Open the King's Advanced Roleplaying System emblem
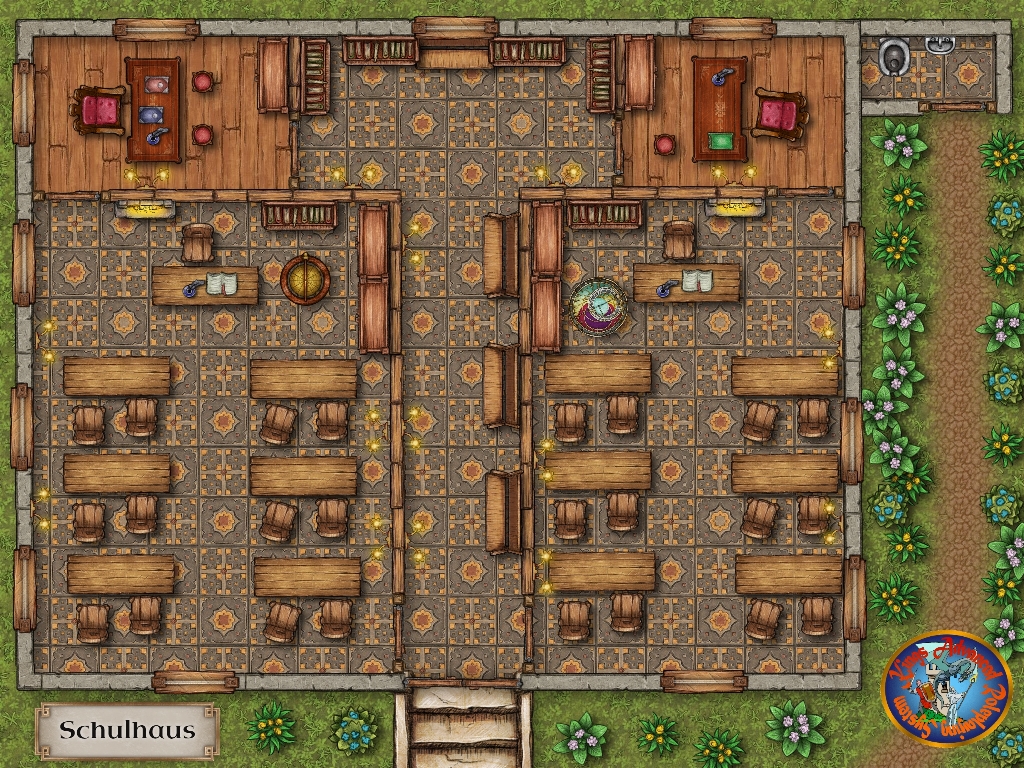 point(945,689)
